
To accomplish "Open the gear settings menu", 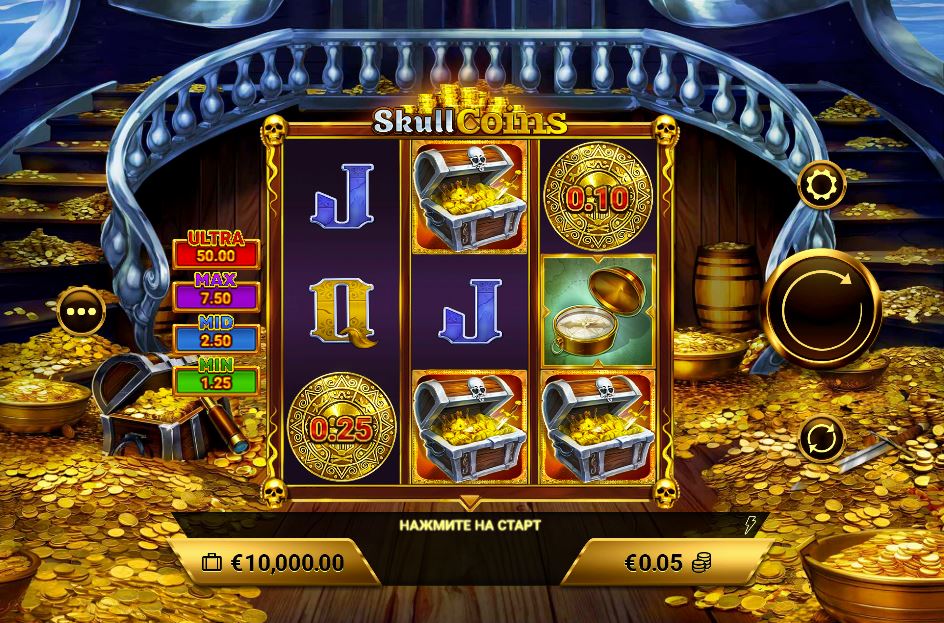I will coord(821,185).
